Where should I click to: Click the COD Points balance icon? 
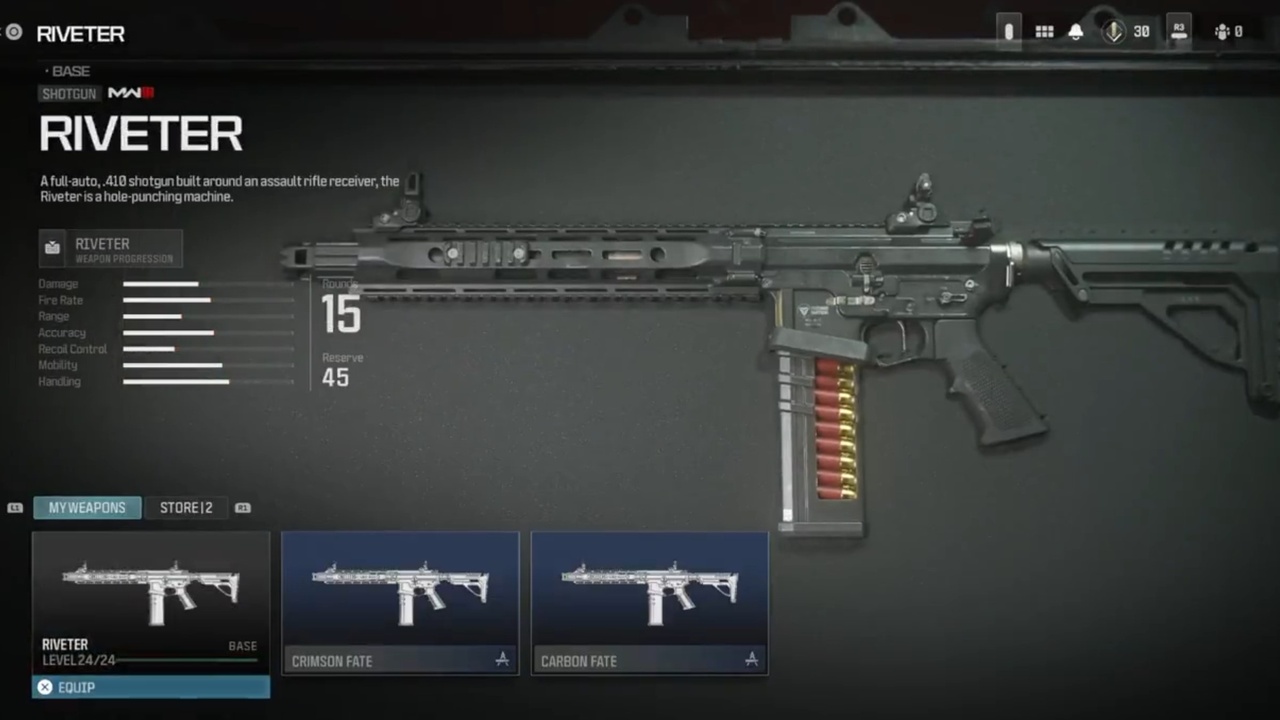coord(1114,31)
